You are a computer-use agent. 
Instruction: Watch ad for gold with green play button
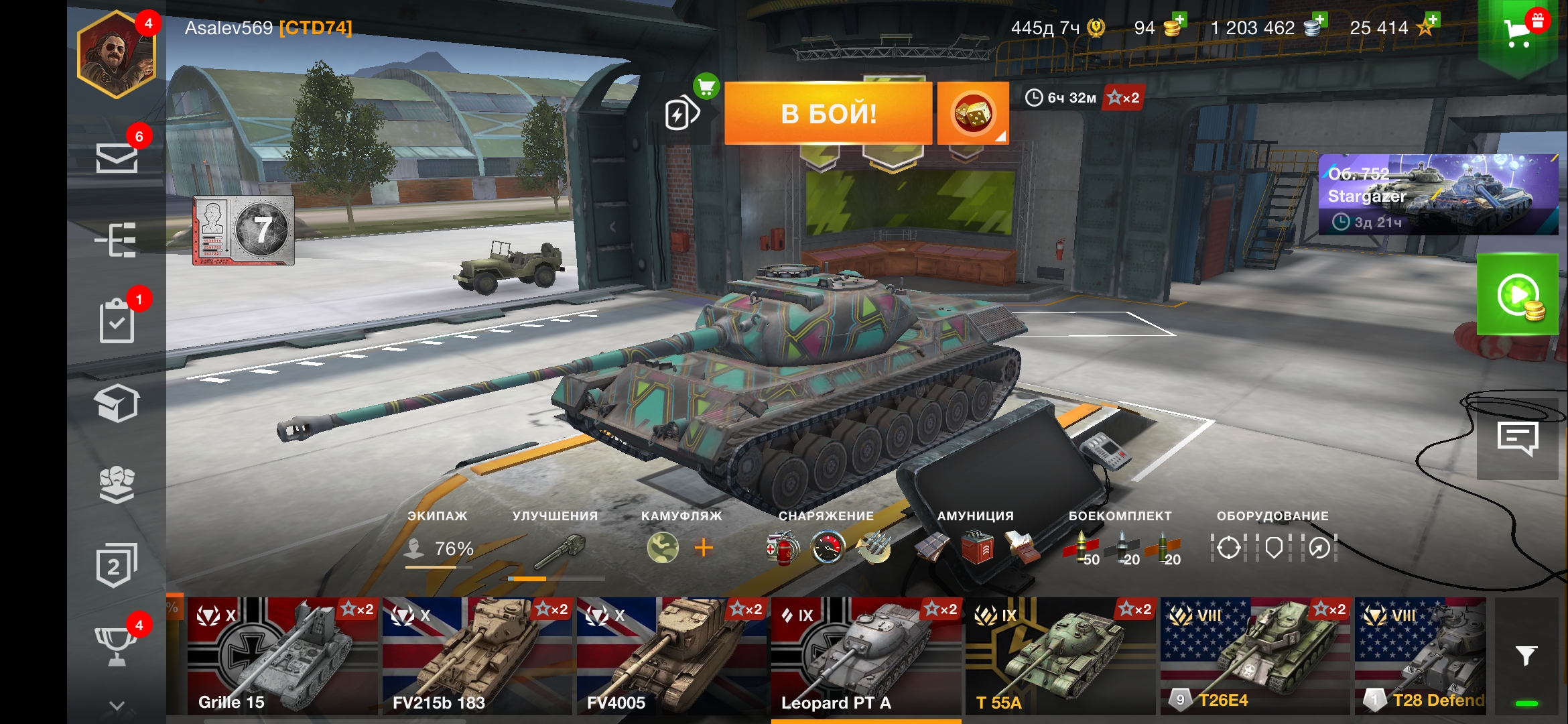(1517, 294)
